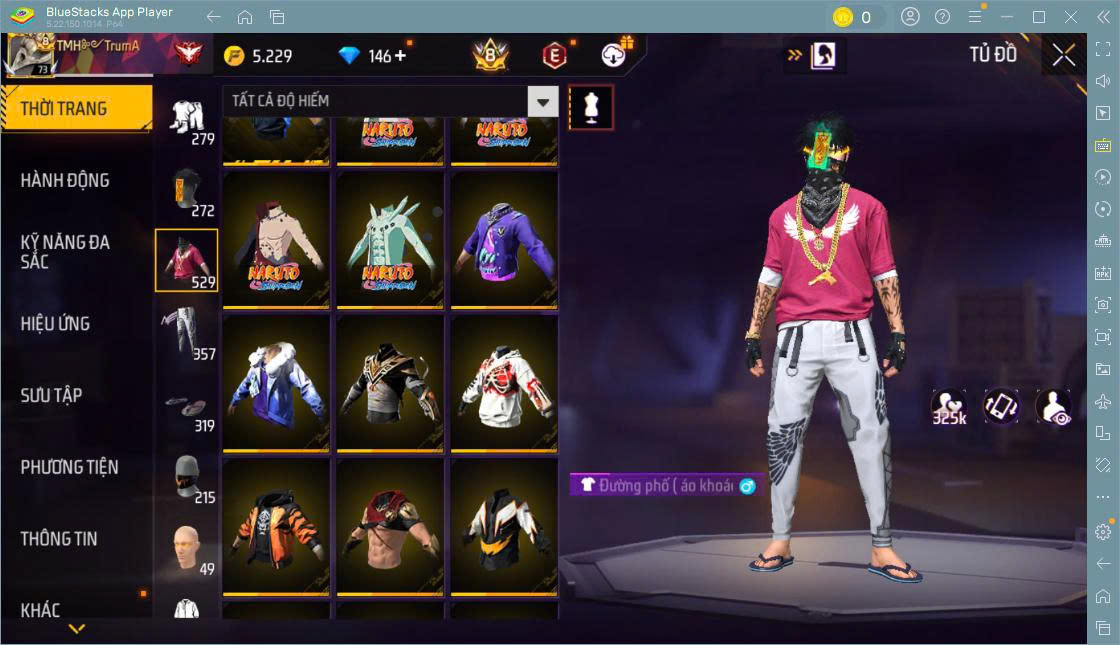Go to the Phương Tiện tab
1120x645 pixels.
tap(69, 467)
